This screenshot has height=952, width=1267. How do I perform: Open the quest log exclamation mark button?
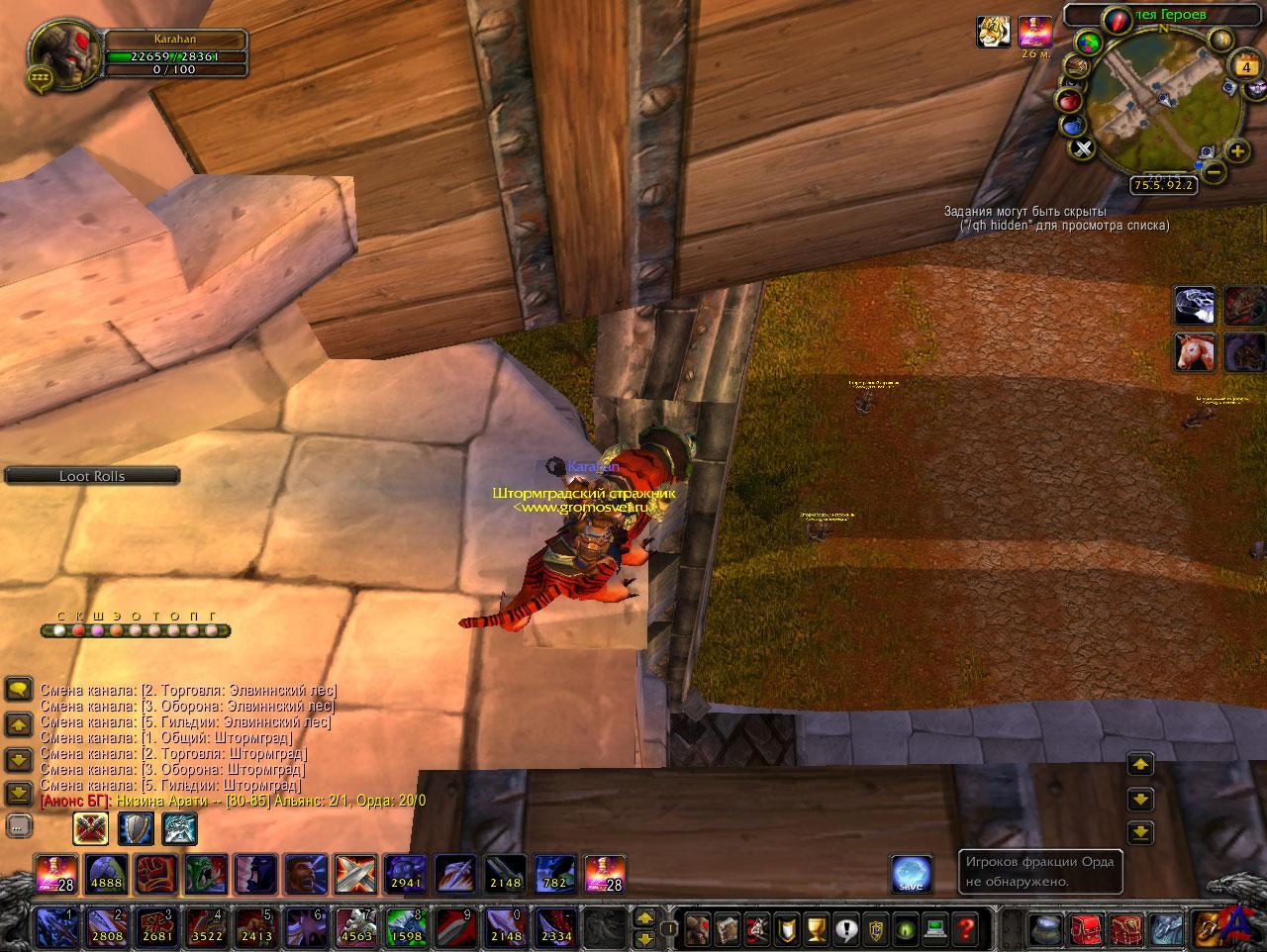click(846, 930)
